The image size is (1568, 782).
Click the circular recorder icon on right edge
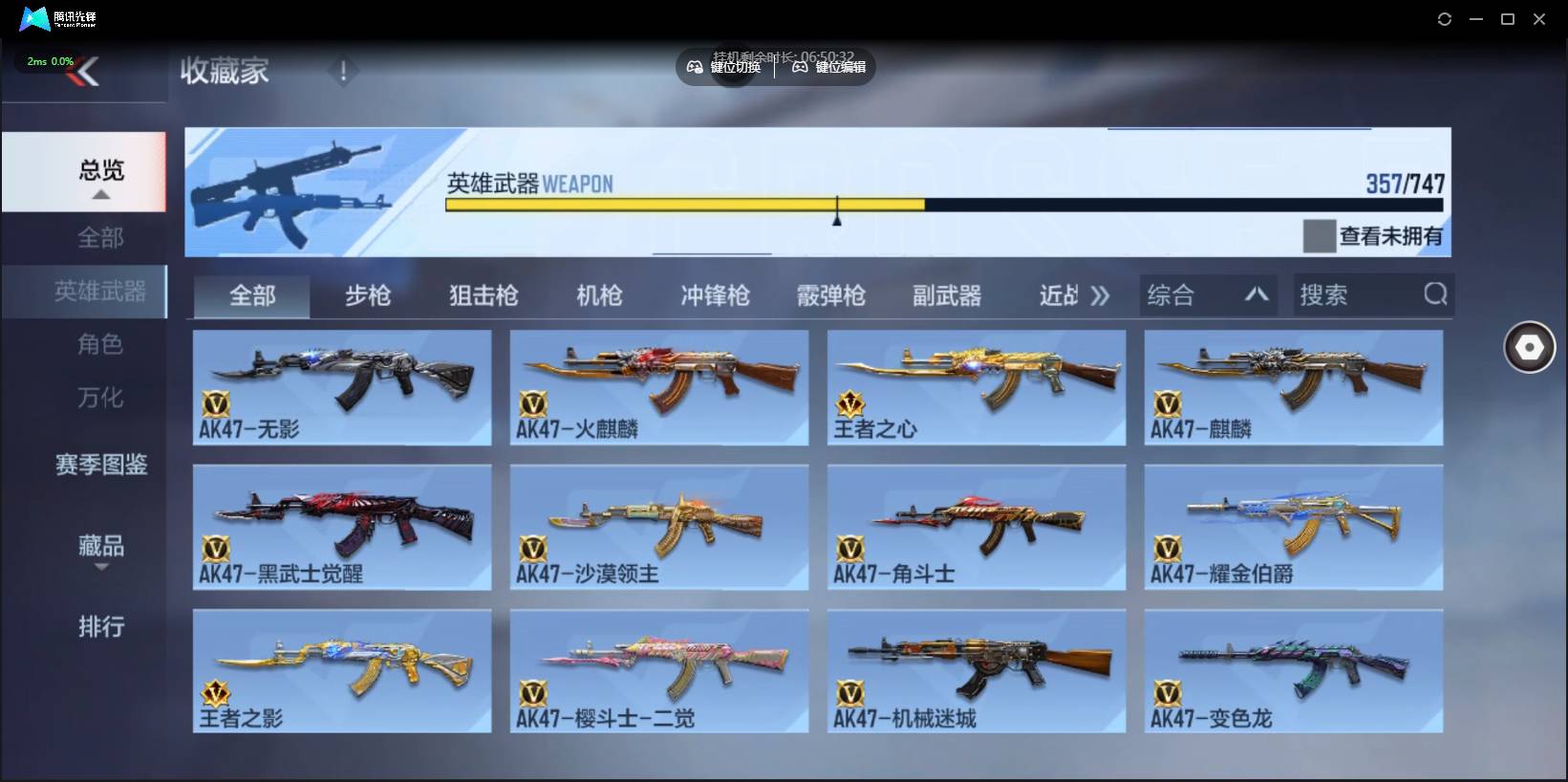click(x=1529, y=347)
